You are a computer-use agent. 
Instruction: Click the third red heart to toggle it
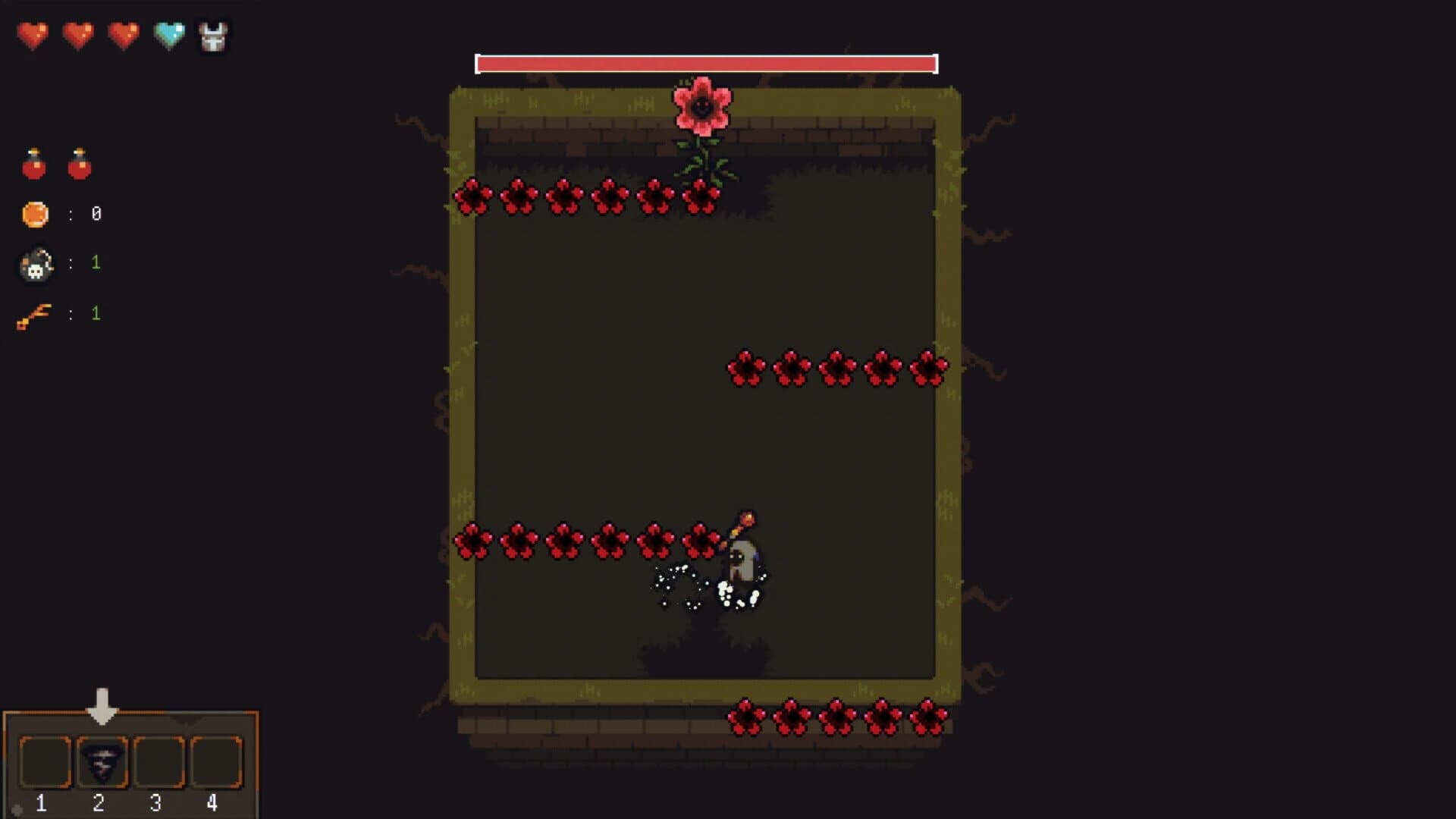pos(124,33)
